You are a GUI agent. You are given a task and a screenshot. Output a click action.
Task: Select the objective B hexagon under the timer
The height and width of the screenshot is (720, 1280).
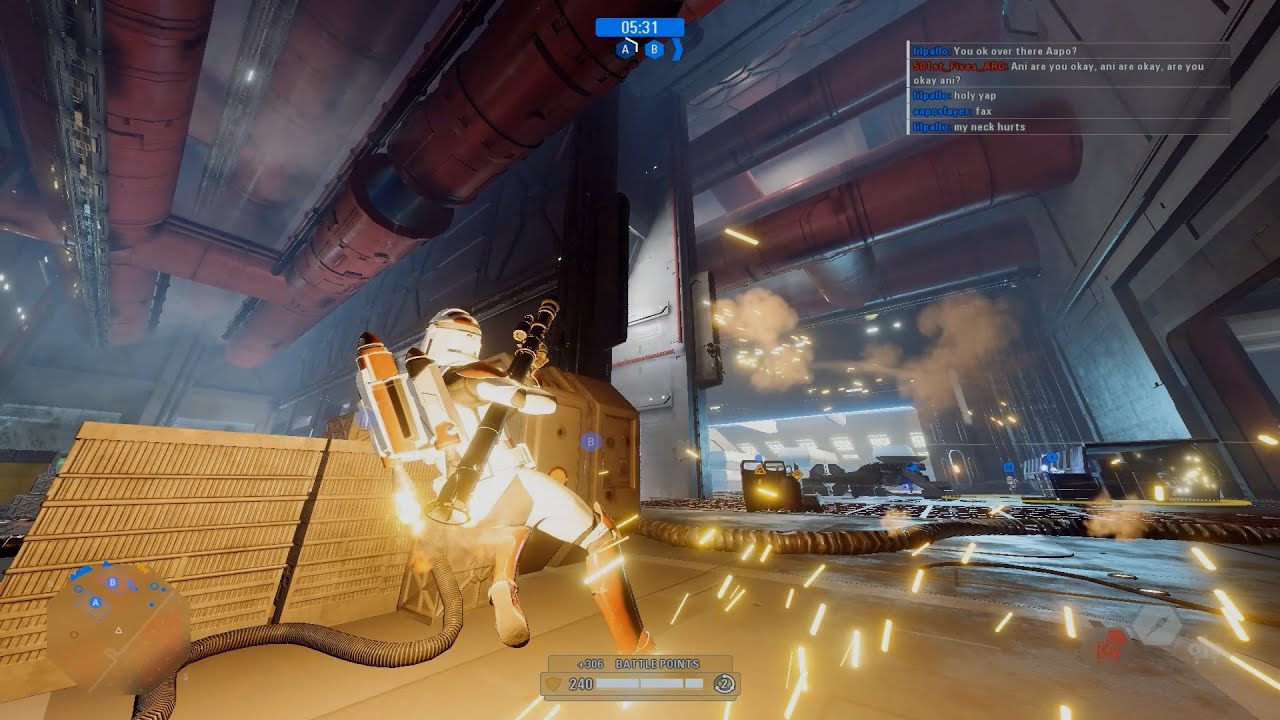point(654,49)
